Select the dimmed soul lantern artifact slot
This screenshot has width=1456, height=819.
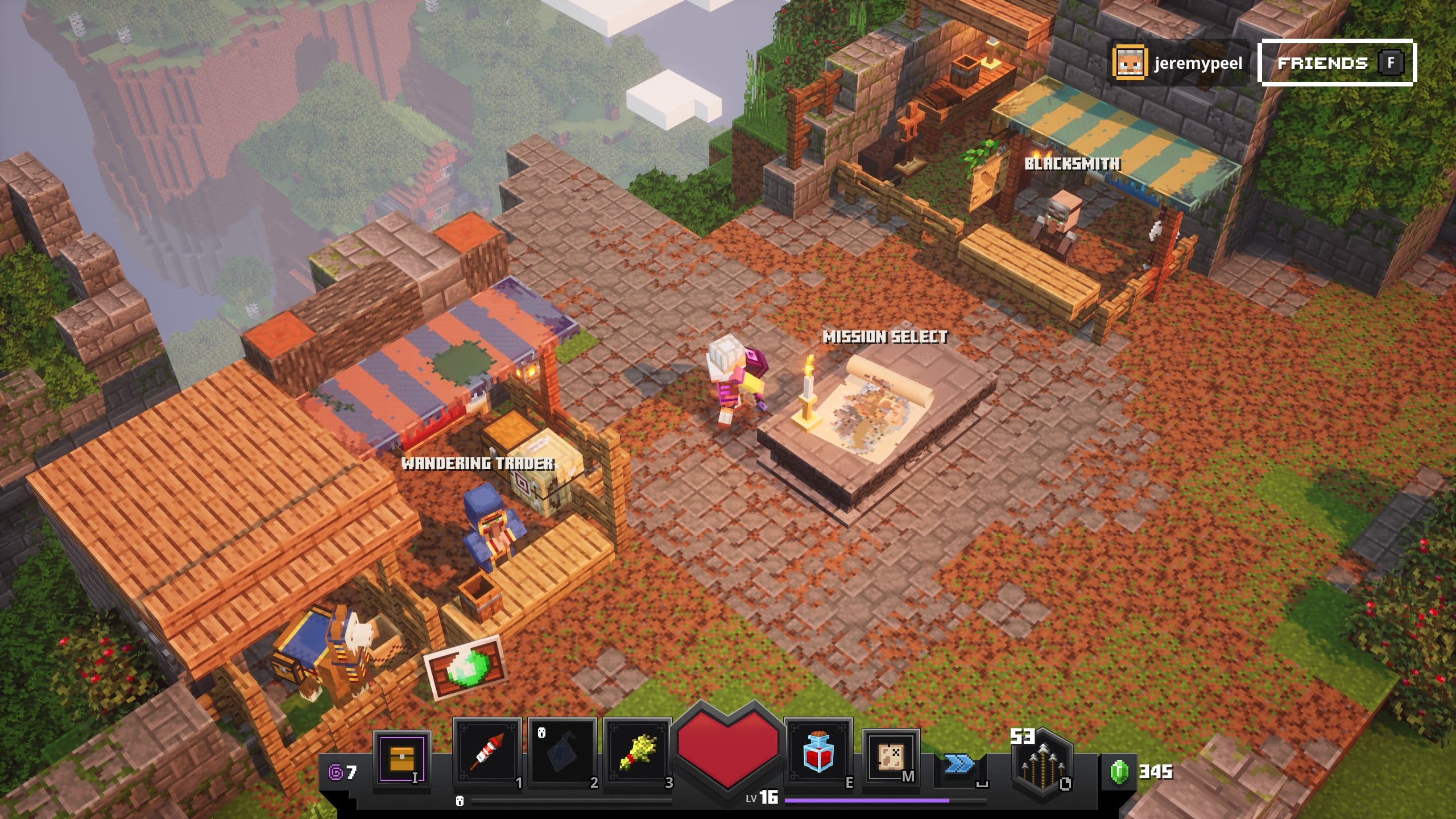562,755
